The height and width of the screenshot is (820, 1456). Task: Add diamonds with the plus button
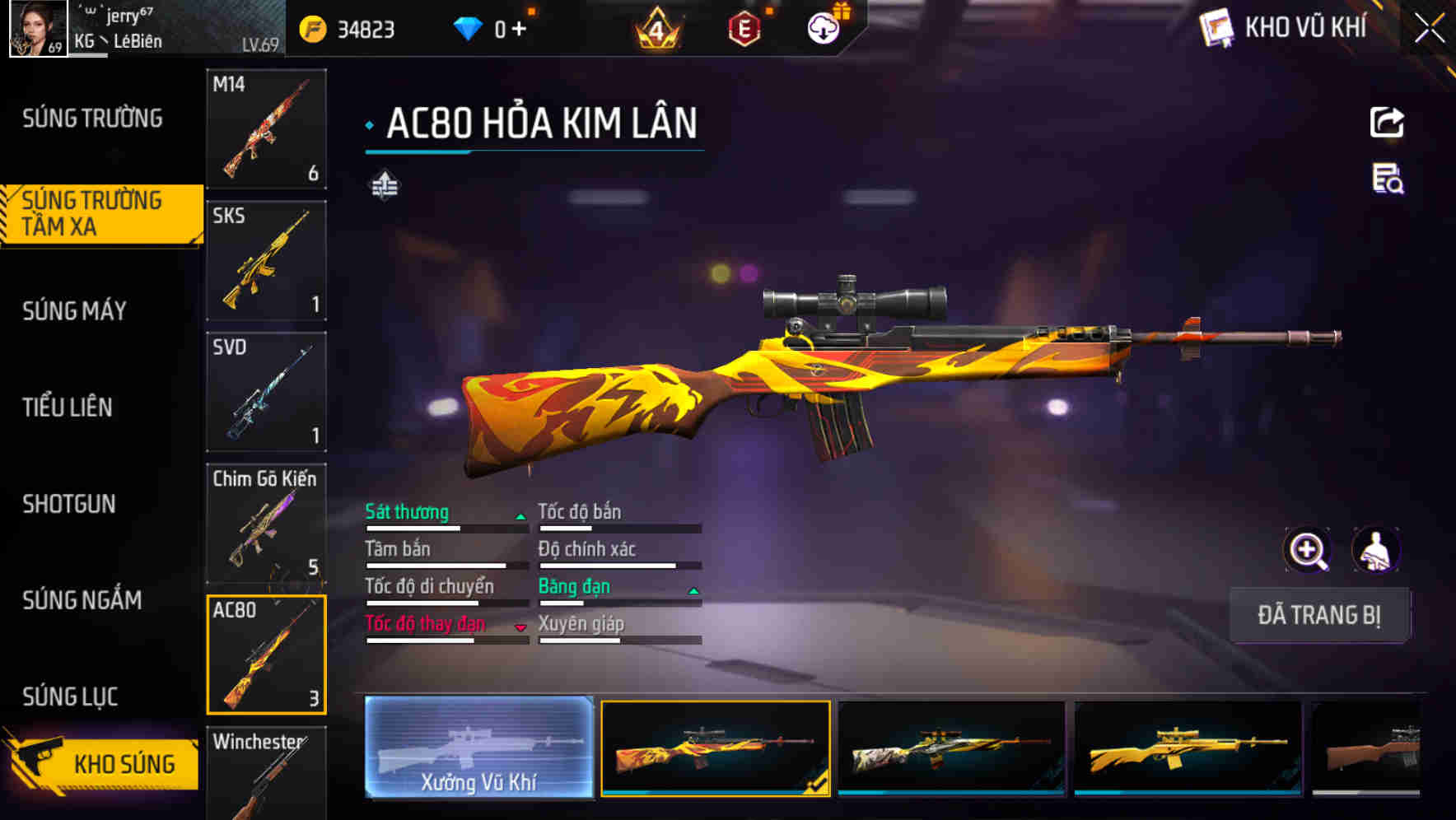click(519, 30)
